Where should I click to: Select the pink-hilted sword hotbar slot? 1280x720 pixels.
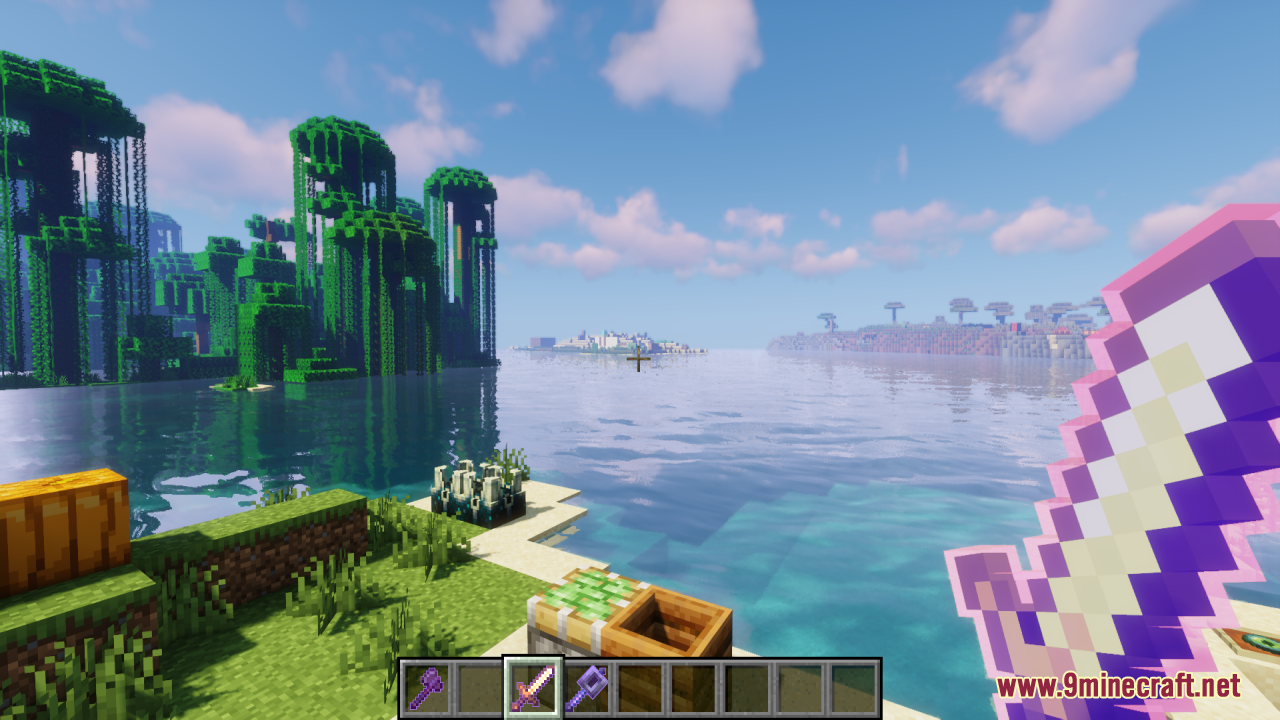pos(532,688)
